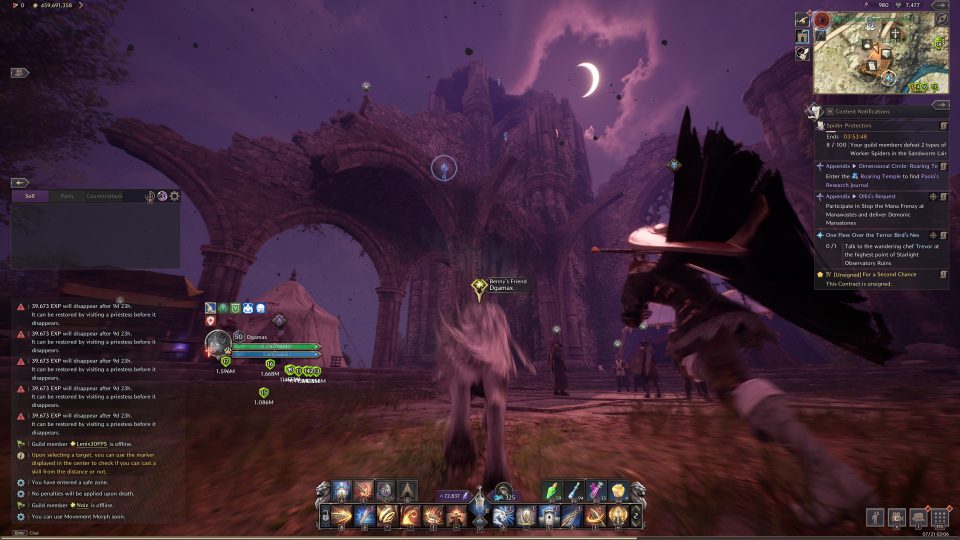Activate the glowing tower skill above the hotbar
Image resolution: width=960 pixels, height=540 pixels.
point(341,490)
